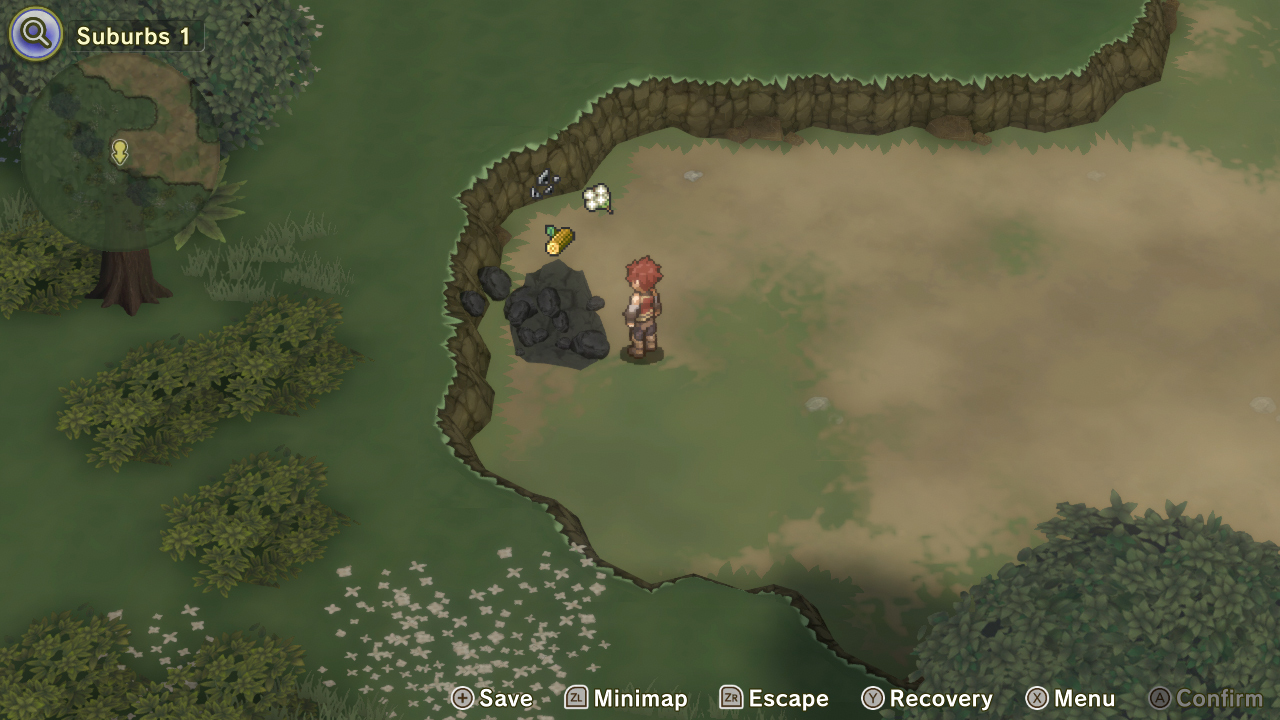Click the Y button icon beside Recovery
Image resolution: width=1280 pixels, height=720 pixels.
click(874, 698)
